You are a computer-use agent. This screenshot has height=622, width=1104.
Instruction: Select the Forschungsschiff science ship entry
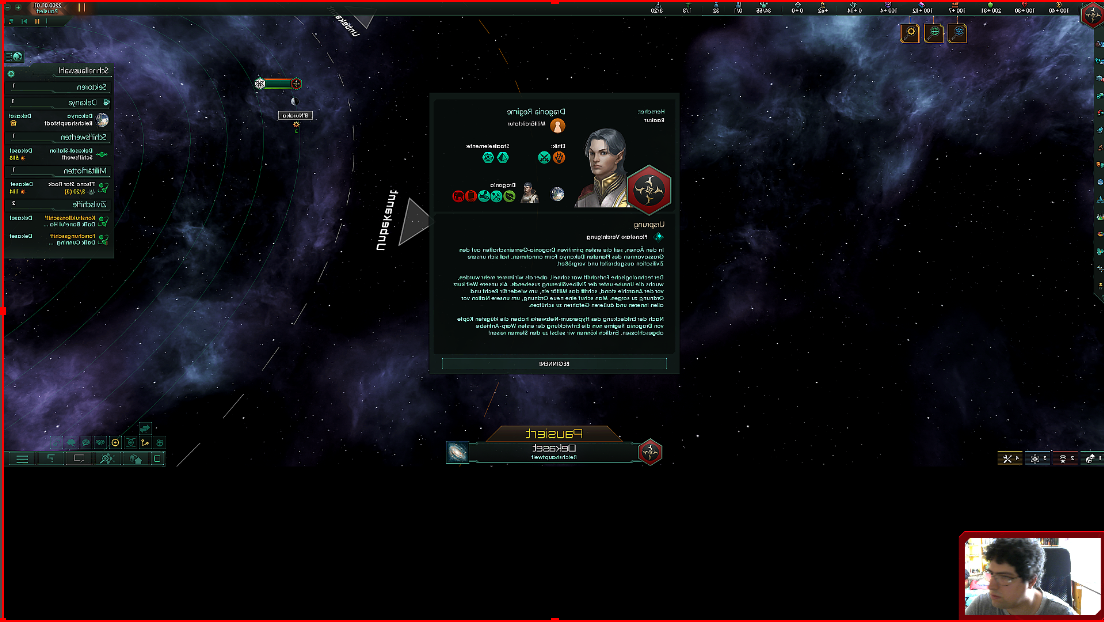[x=60, y=238]
